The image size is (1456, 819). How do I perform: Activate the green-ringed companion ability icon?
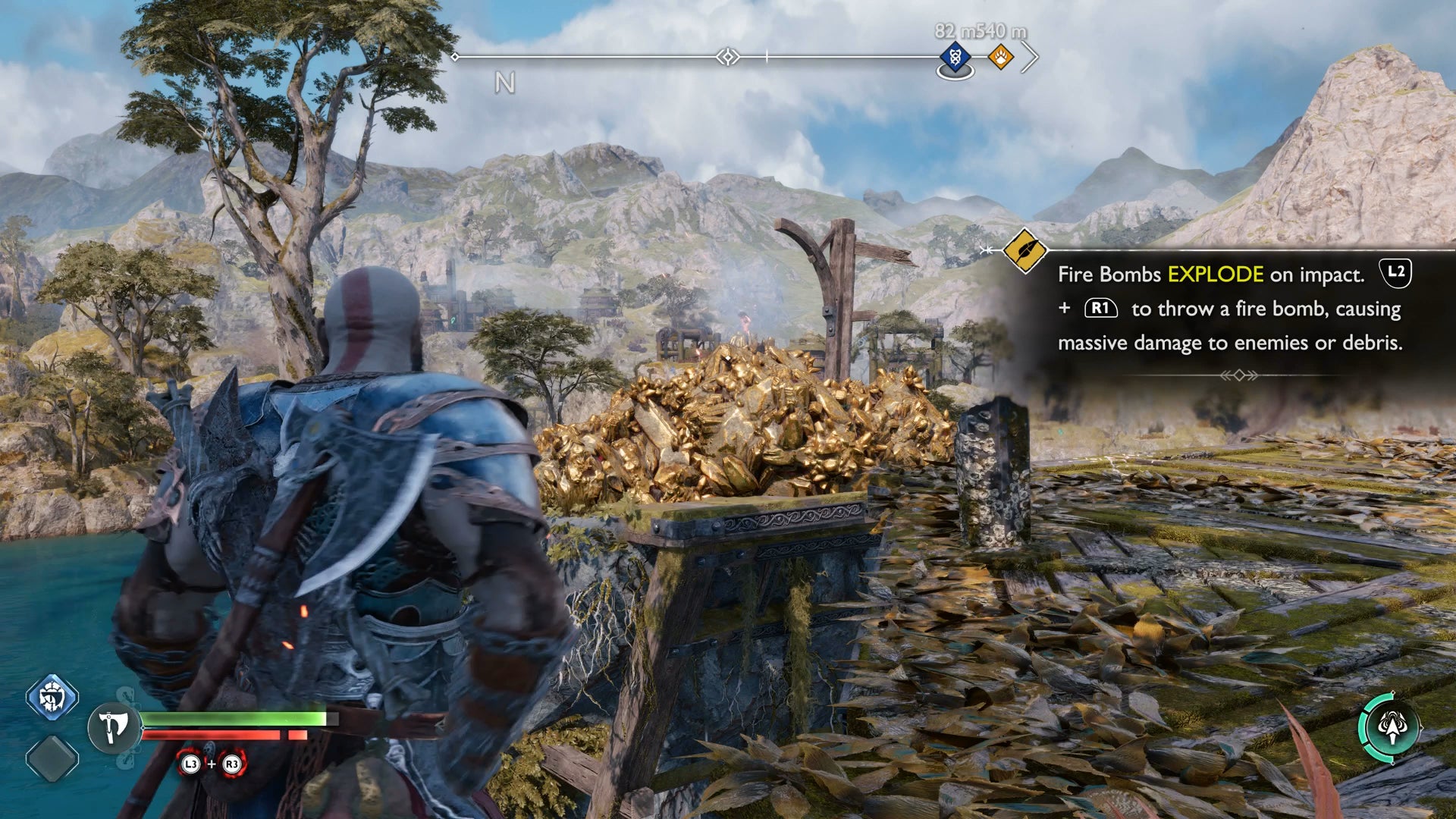(1389, 727)
